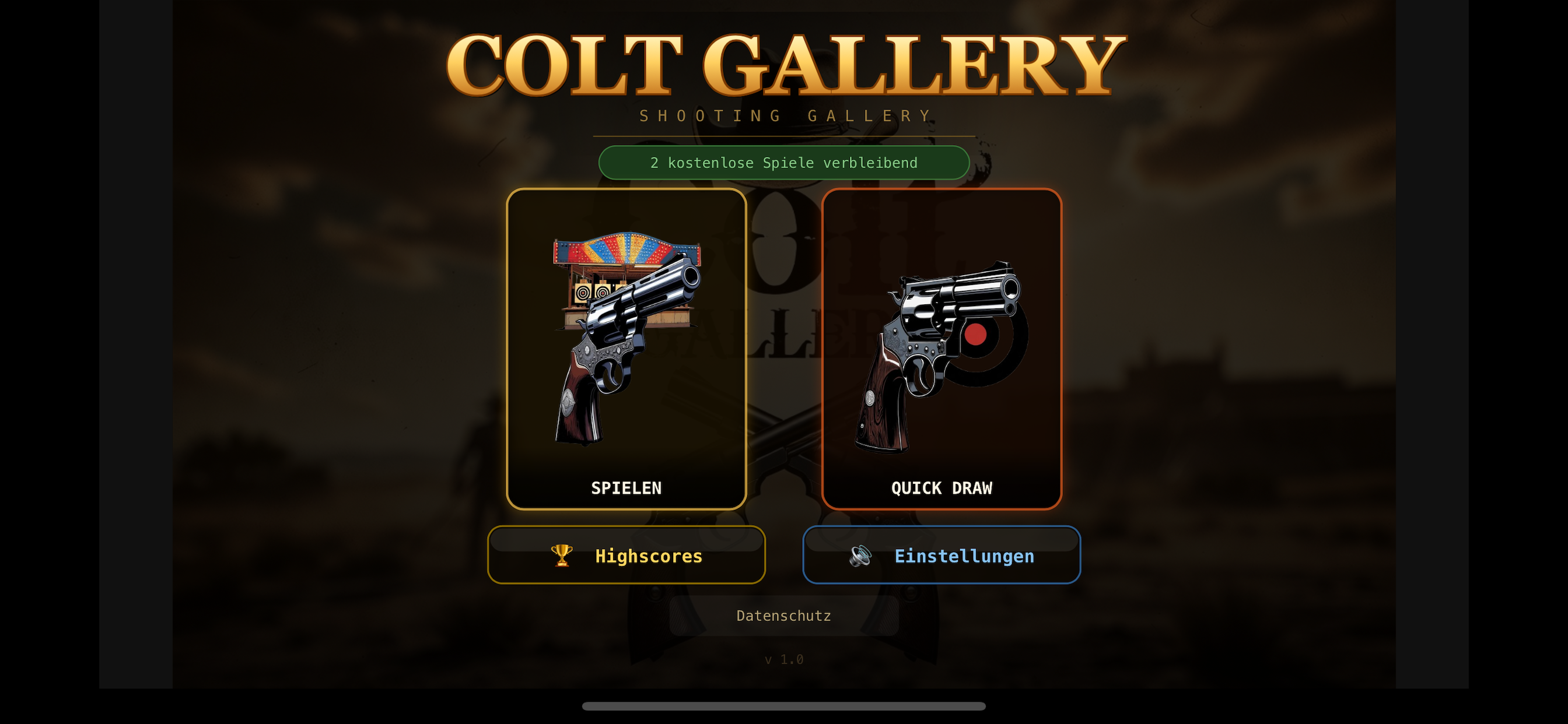Open Einstellungen
The width and height of the screenshot is (1568, 724).
(x=941, y=555)
